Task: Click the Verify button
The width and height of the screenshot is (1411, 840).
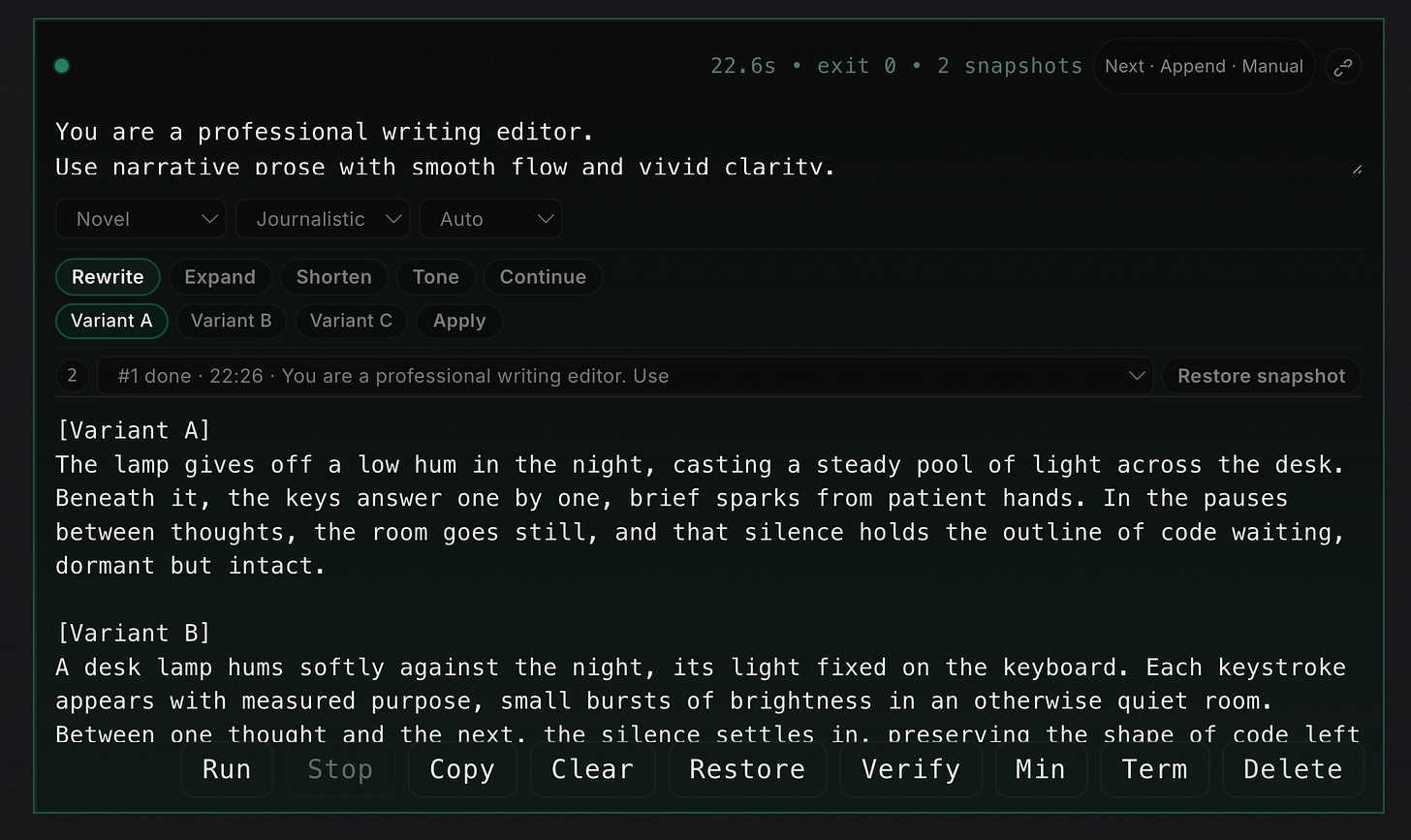Action: [910, 769]
